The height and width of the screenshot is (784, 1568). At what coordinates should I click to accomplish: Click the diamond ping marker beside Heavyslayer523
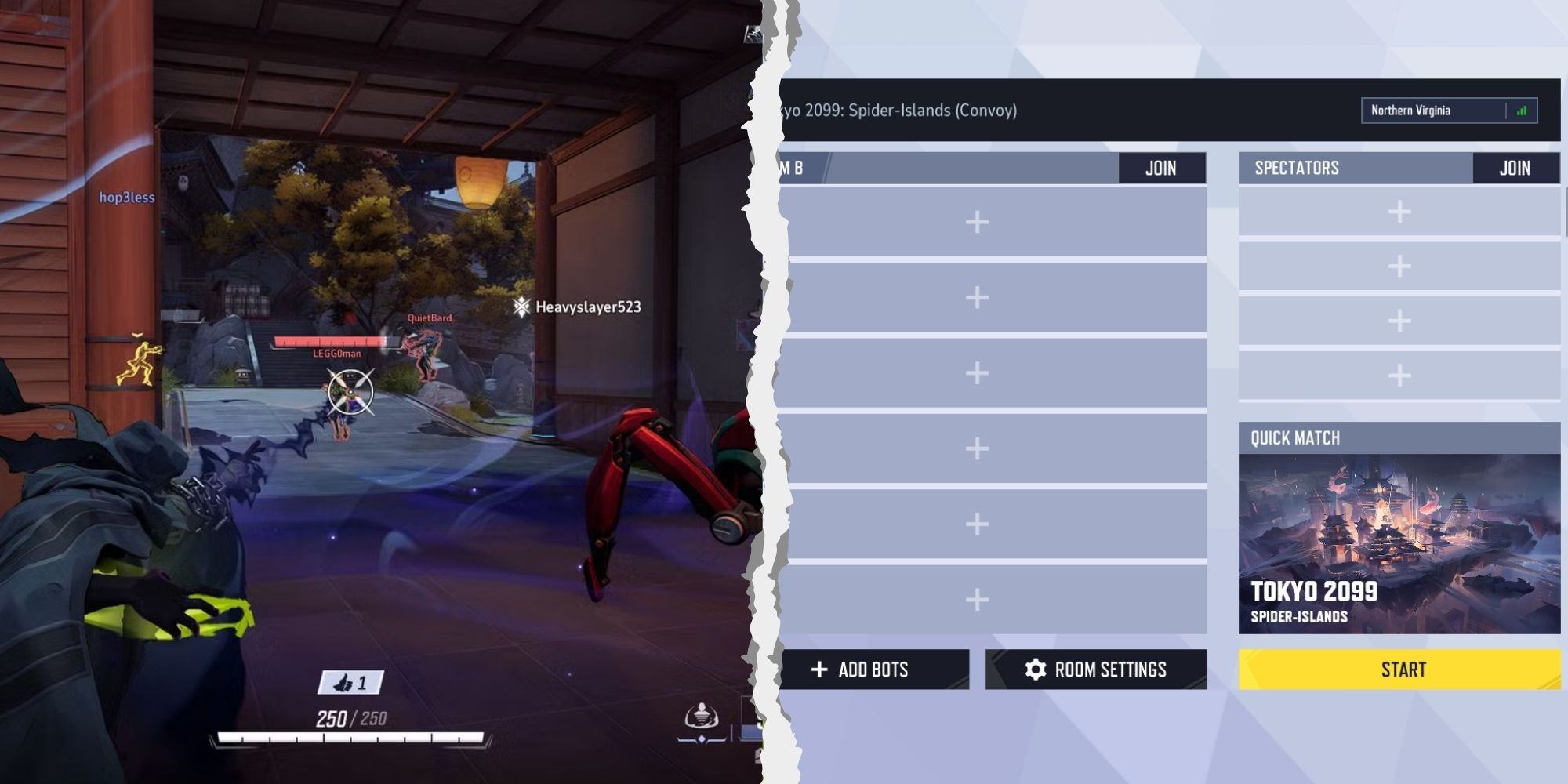click(520, 309)
